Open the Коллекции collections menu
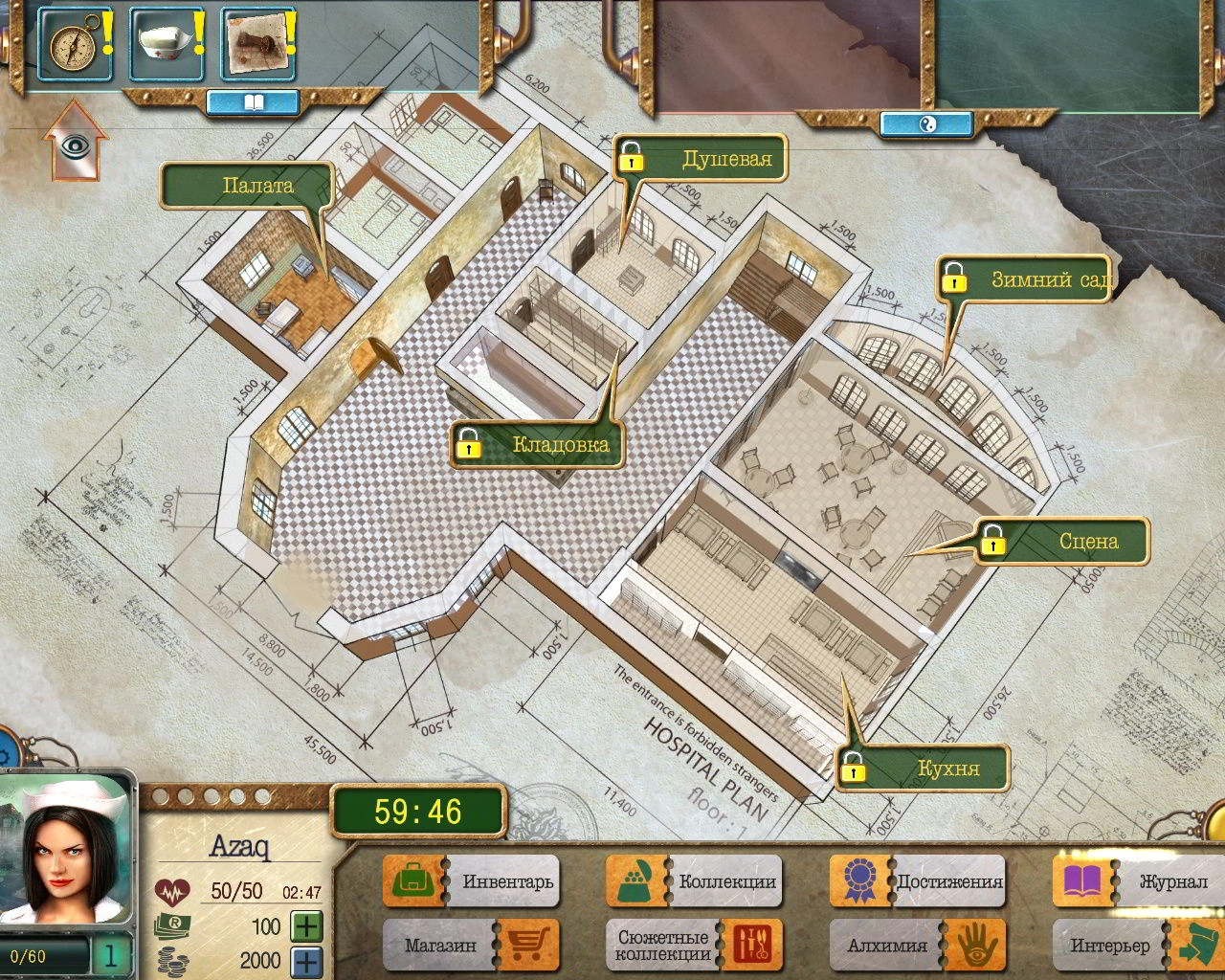The width and height of the screenshot is (1225, 980). tap(694, 880)
